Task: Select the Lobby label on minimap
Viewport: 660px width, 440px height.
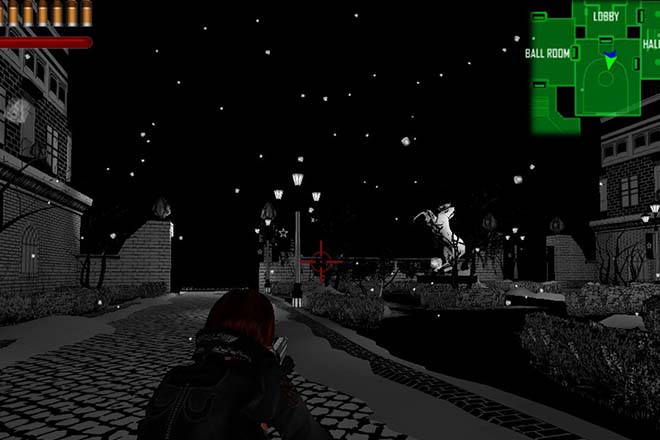Action: tap(605, 16)
